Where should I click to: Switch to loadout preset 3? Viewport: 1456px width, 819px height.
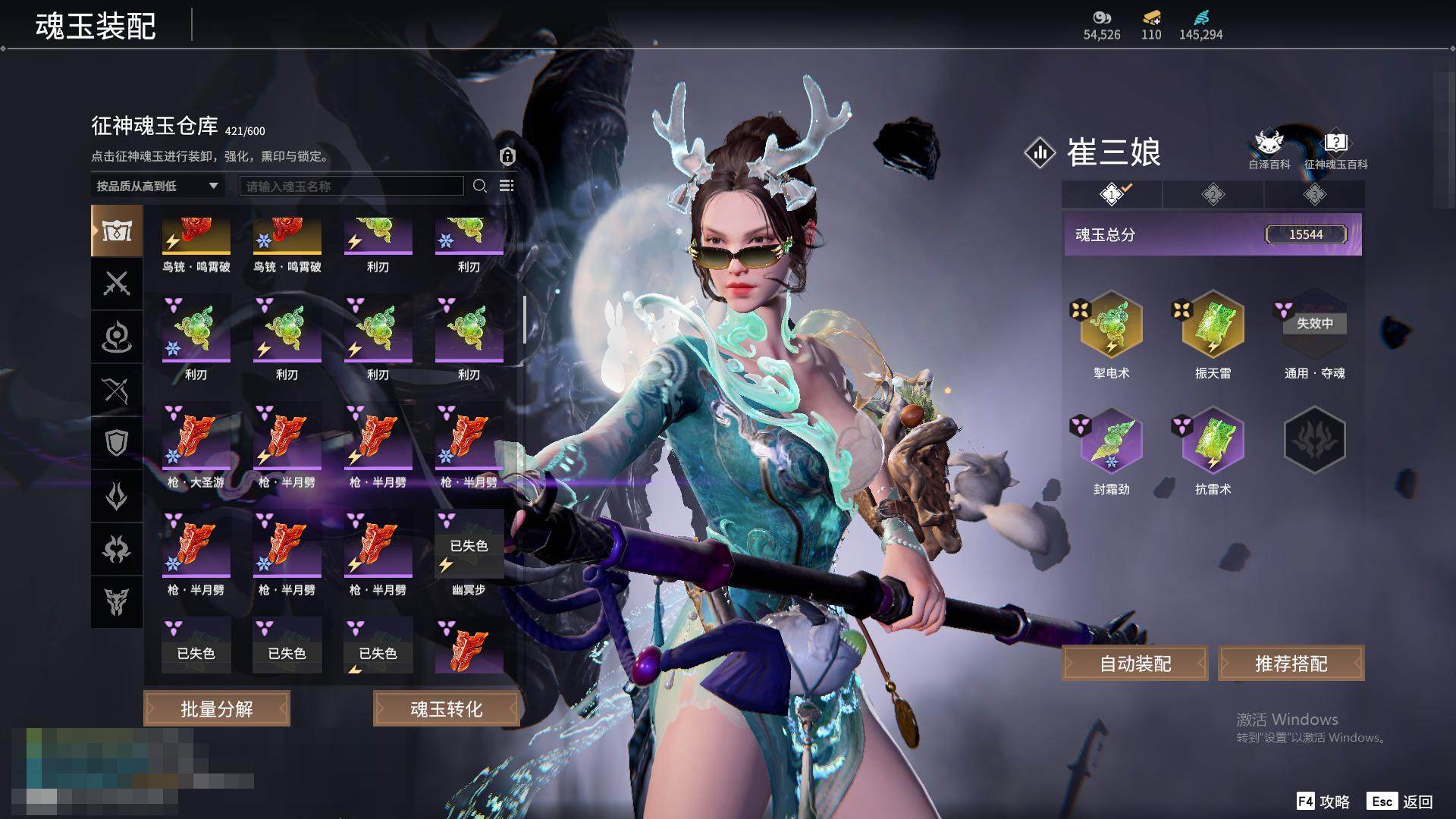pos(1314,195)
